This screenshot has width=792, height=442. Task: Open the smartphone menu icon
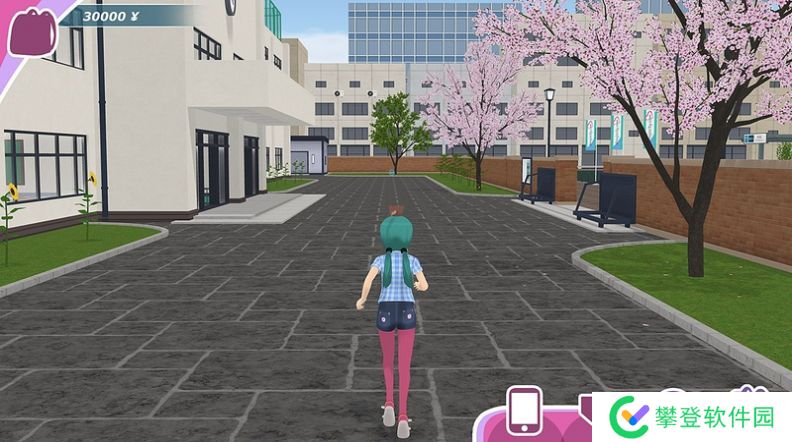(x=524, y=410)
